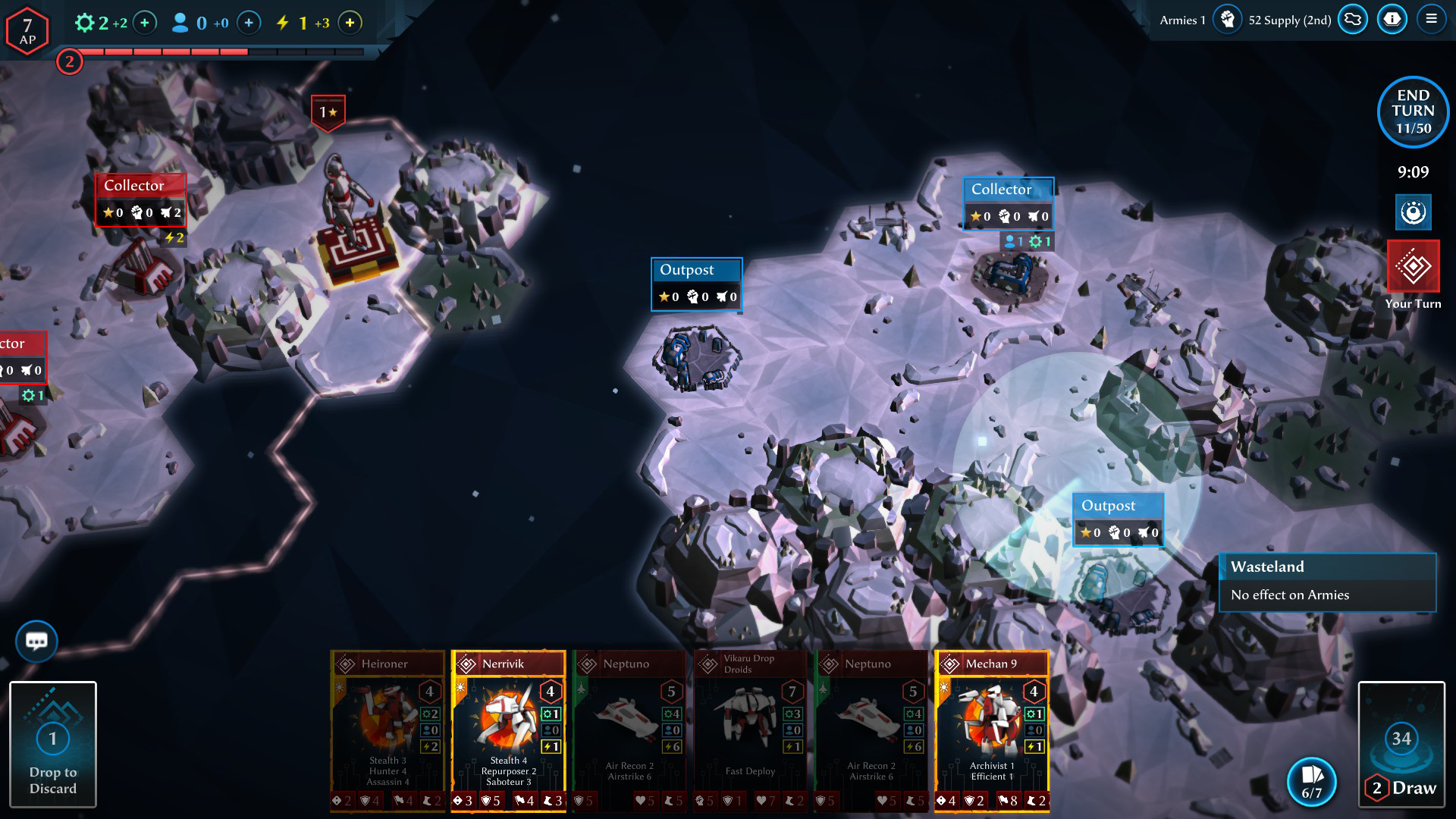This screenshot has height=819, width=1456.
Task: Click the Drop to Discard zone
Action: point(53,745)
